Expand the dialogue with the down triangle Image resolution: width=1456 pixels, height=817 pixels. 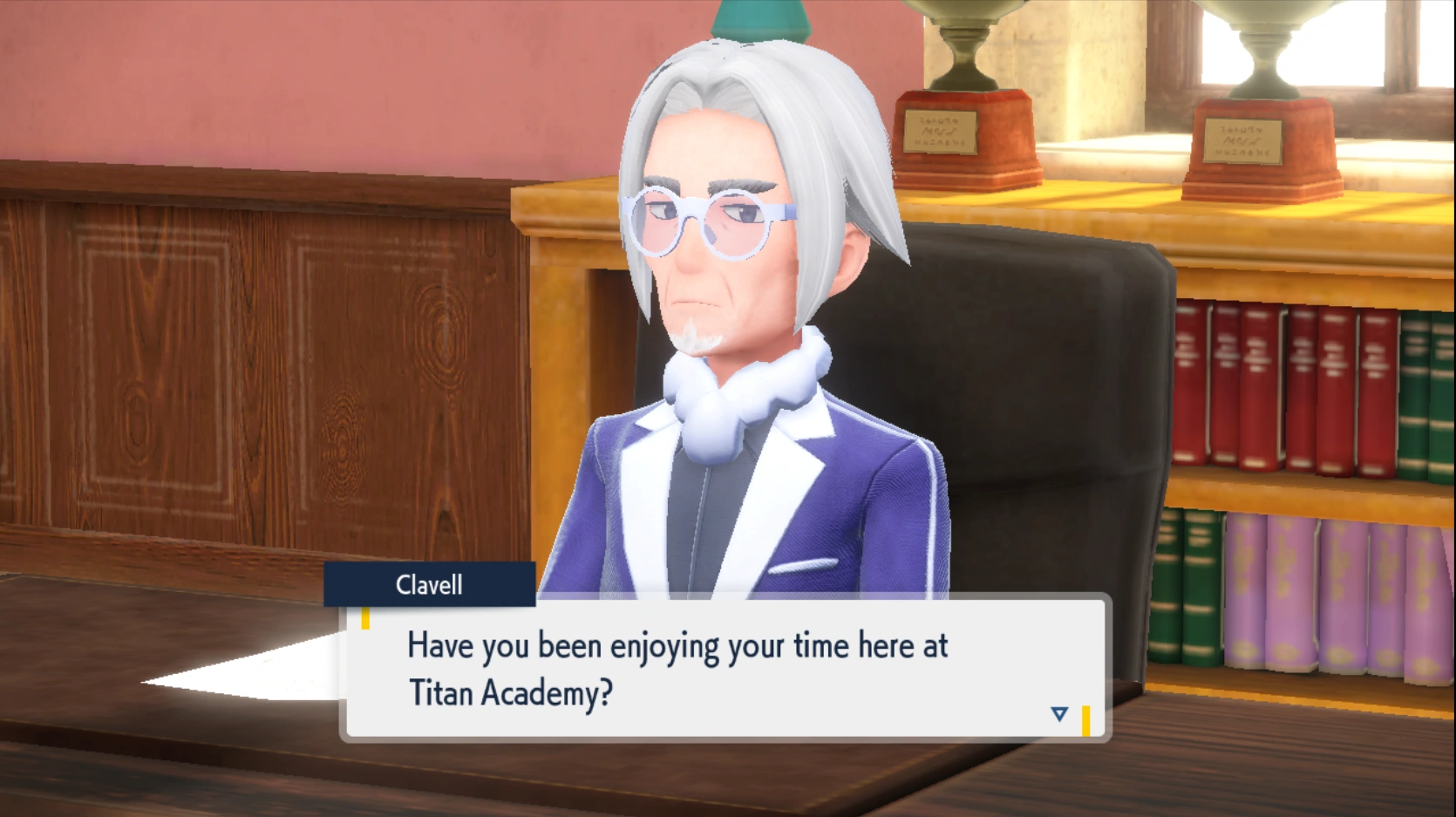click(1058, 712)
